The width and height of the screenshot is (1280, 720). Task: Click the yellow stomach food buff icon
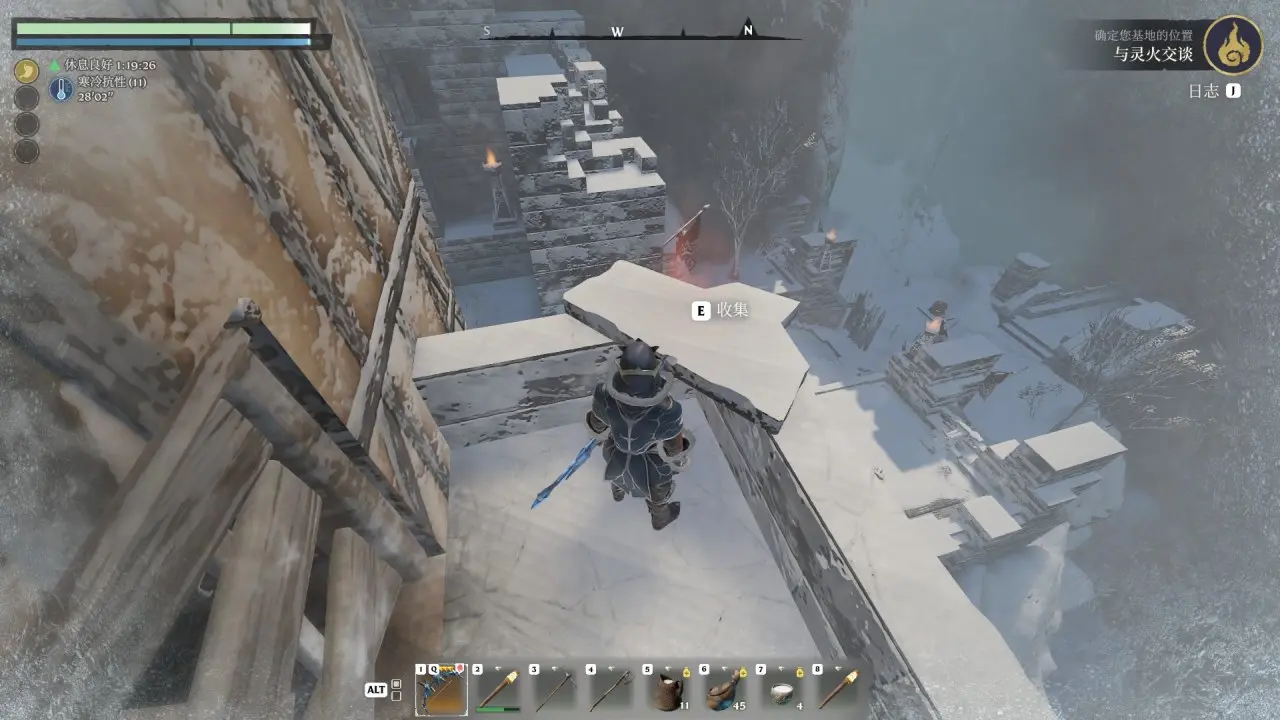point(27,70)
